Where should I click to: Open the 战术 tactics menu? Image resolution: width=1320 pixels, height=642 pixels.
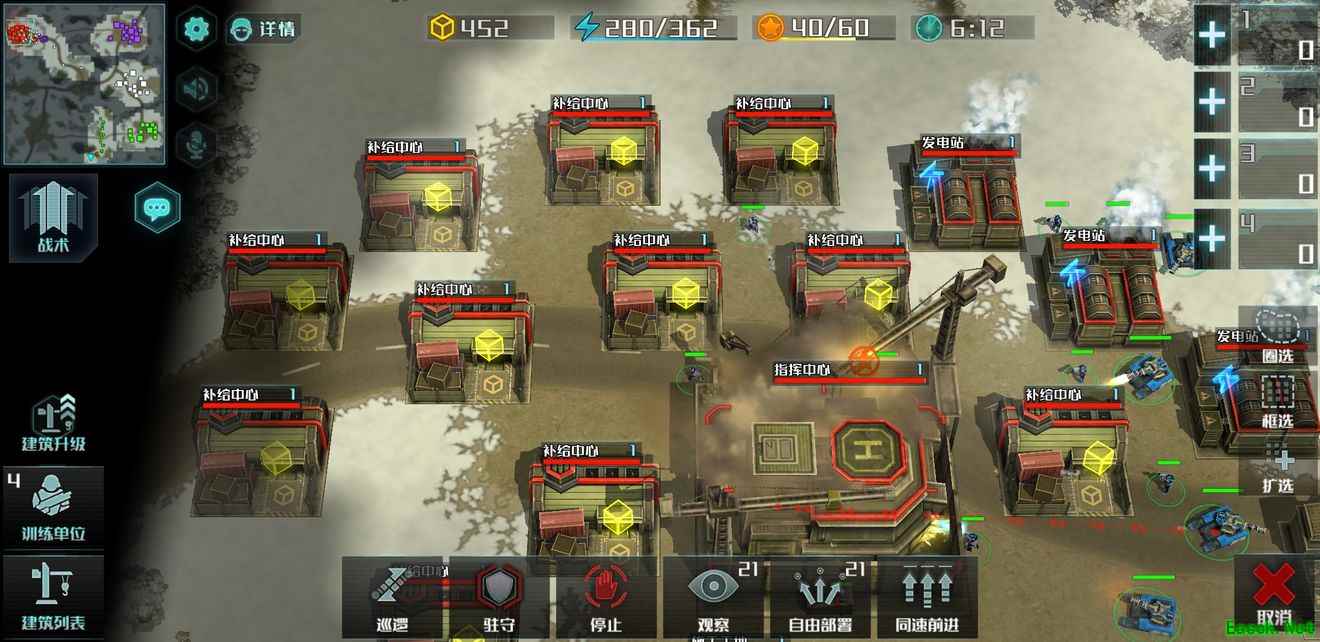click(x=54, y=217)
